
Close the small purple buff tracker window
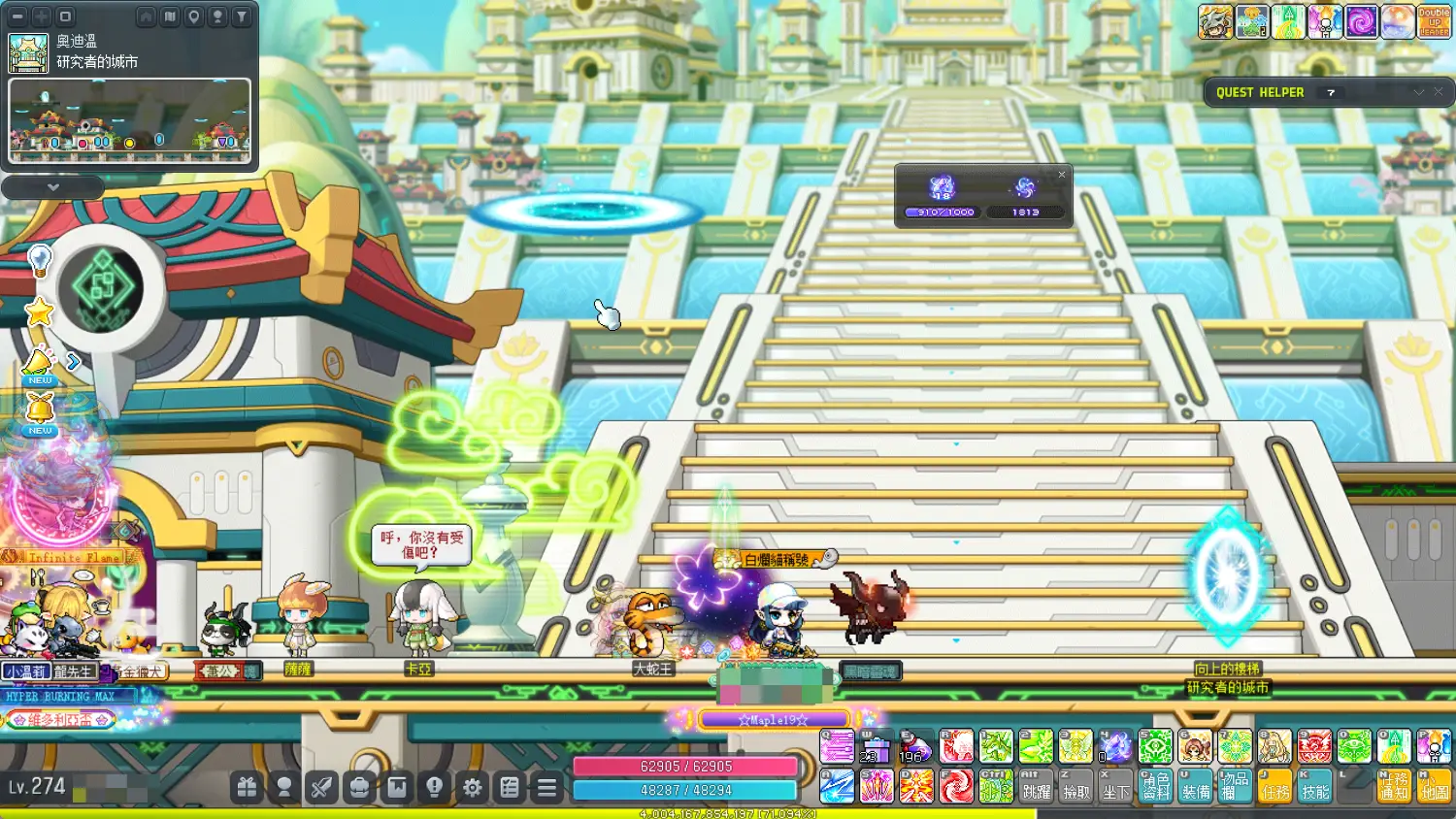click(x=1062, y=175)
